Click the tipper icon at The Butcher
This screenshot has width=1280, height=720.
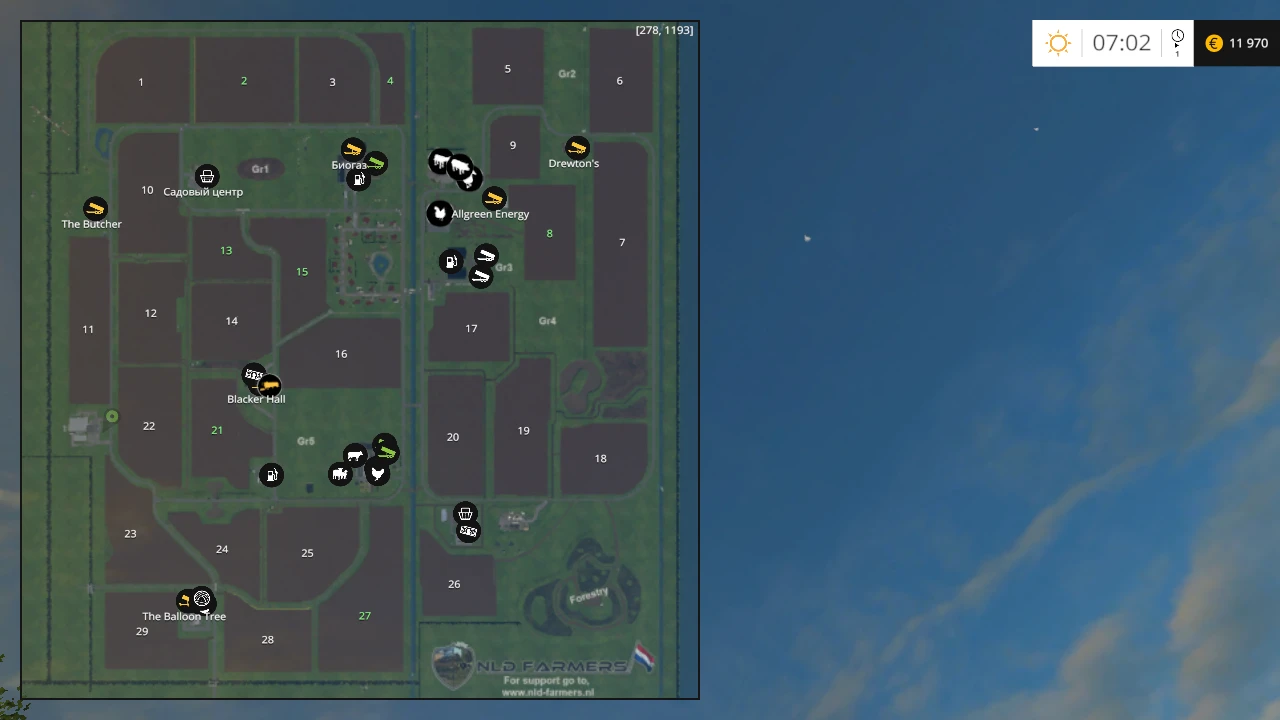[x=93, y=209]
